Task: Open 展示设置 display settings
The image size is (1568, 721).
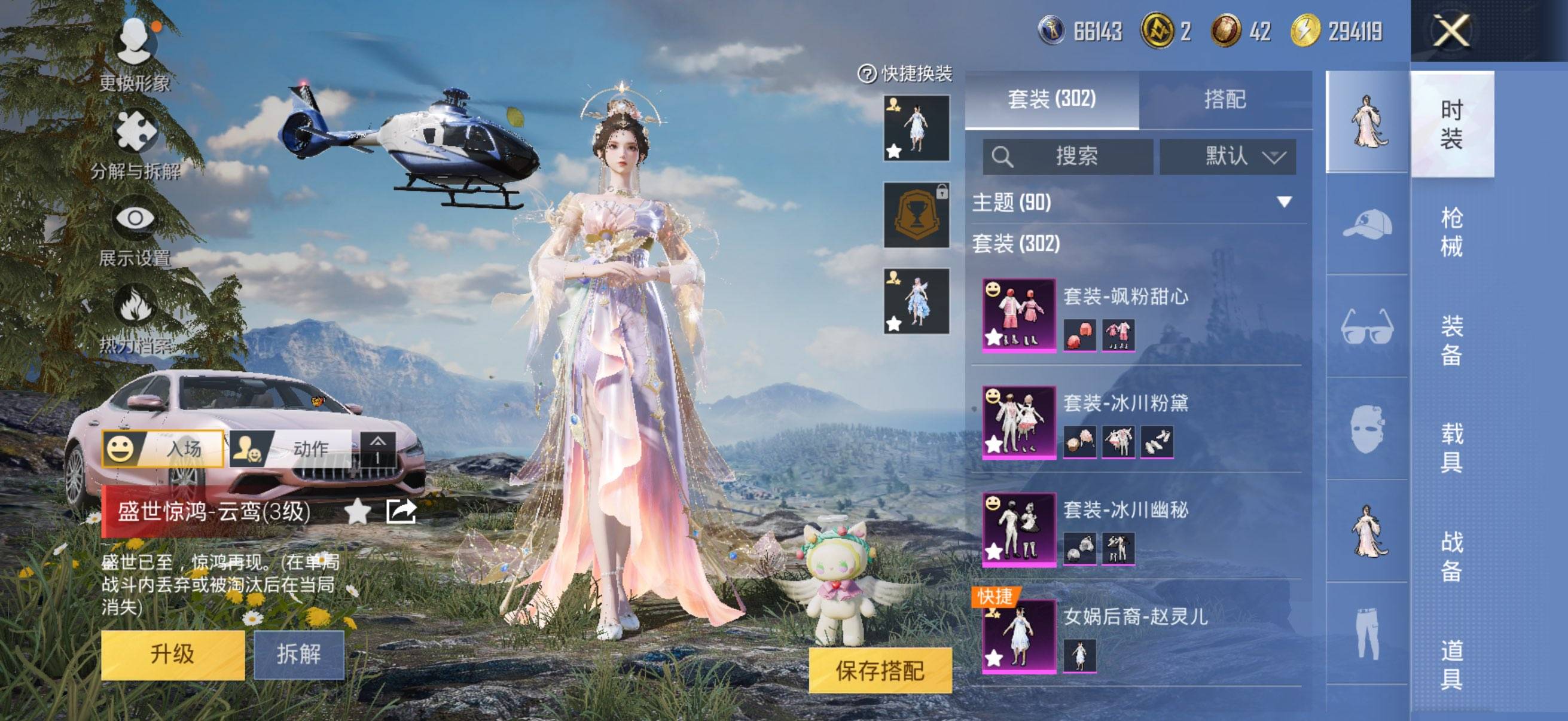Action: pos(135,231)
